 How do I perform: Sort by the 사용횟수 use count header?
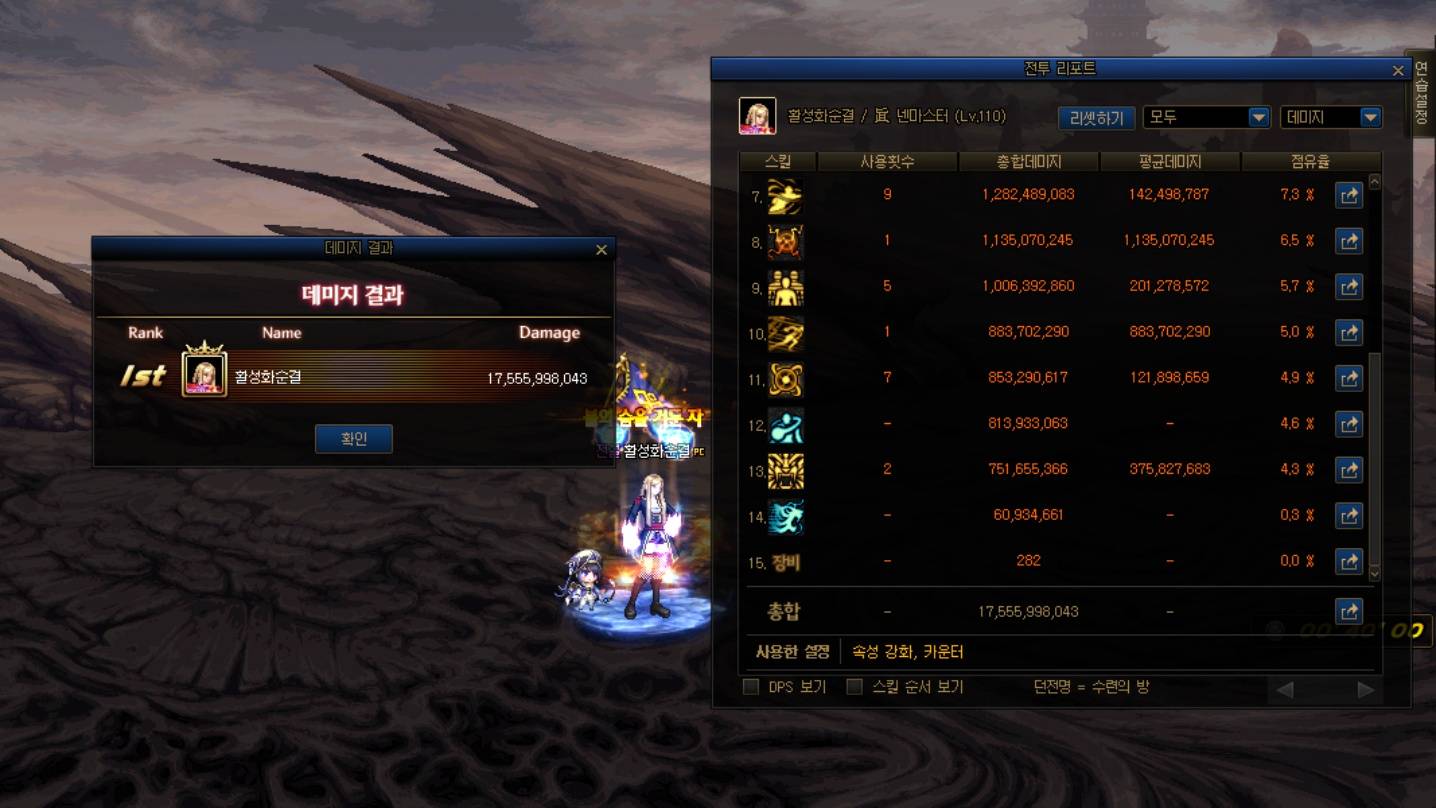(x=887, y=161)
